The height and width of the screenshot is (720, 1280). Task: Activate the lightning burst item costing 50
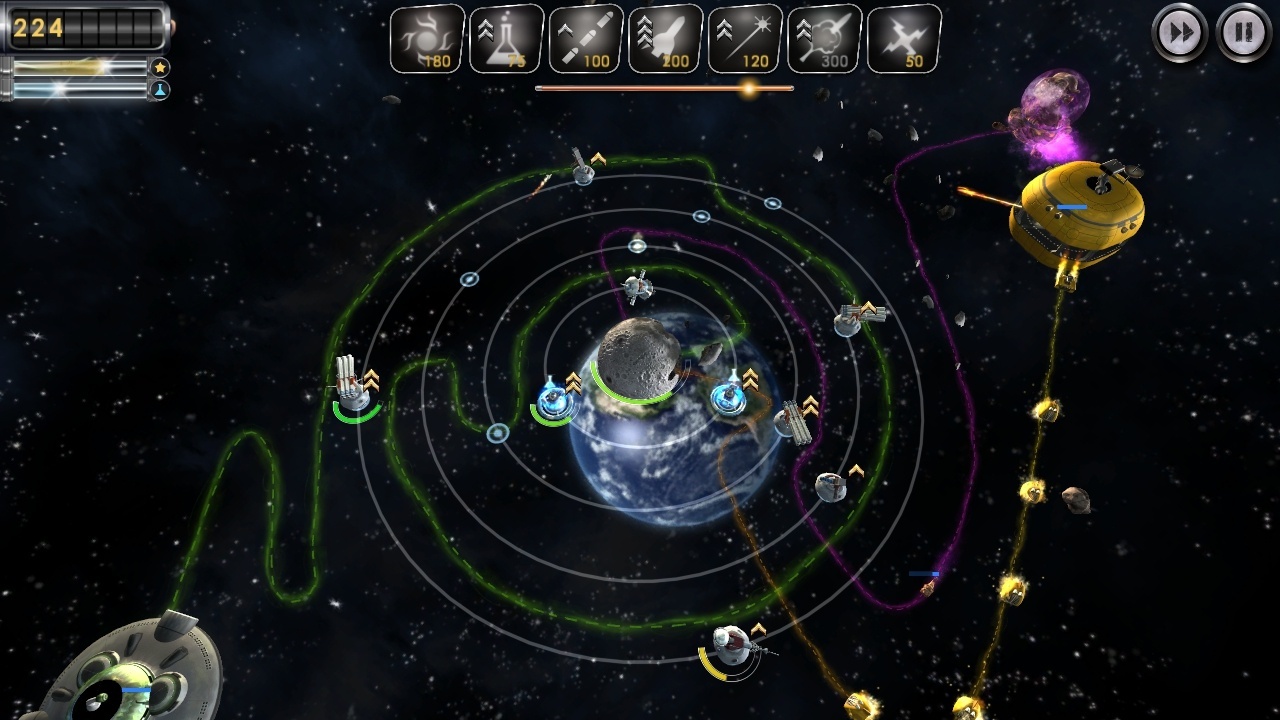click(904, 40)
